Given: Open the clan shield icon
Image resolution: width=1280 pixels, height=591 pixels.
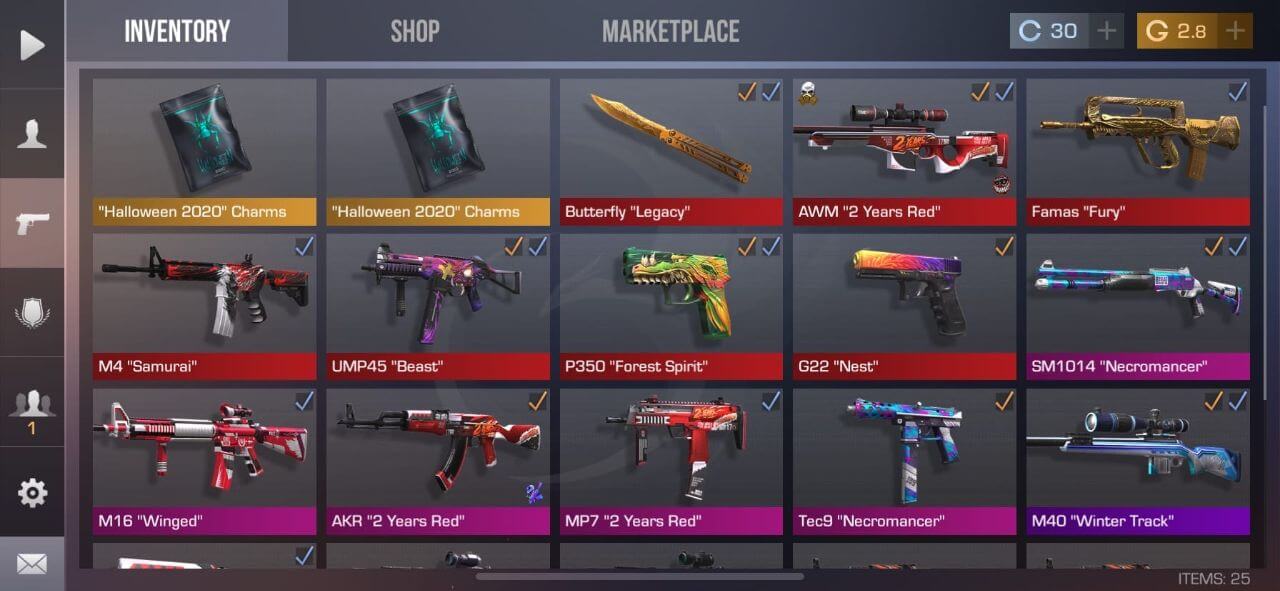Looking at the screenshot, I should [32, 313].
